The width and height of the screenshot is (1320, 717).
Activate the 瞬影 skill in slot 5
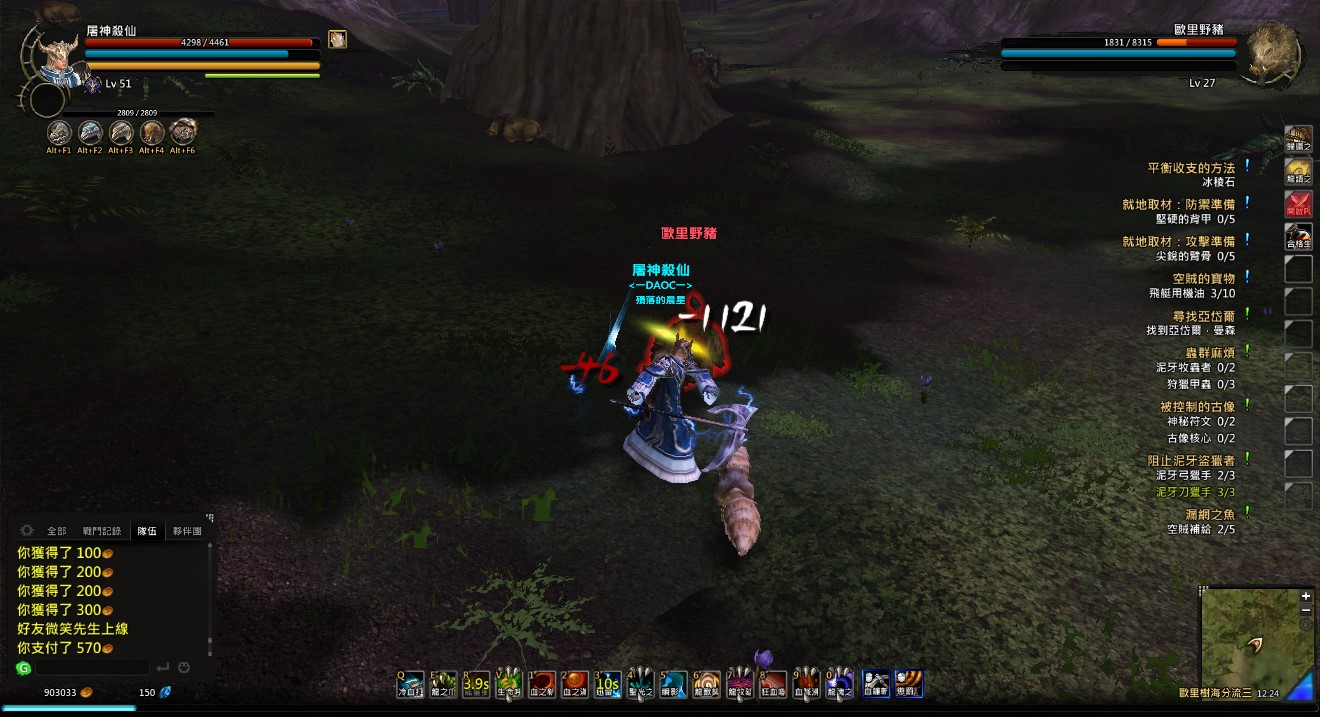[x=674, y=684]
